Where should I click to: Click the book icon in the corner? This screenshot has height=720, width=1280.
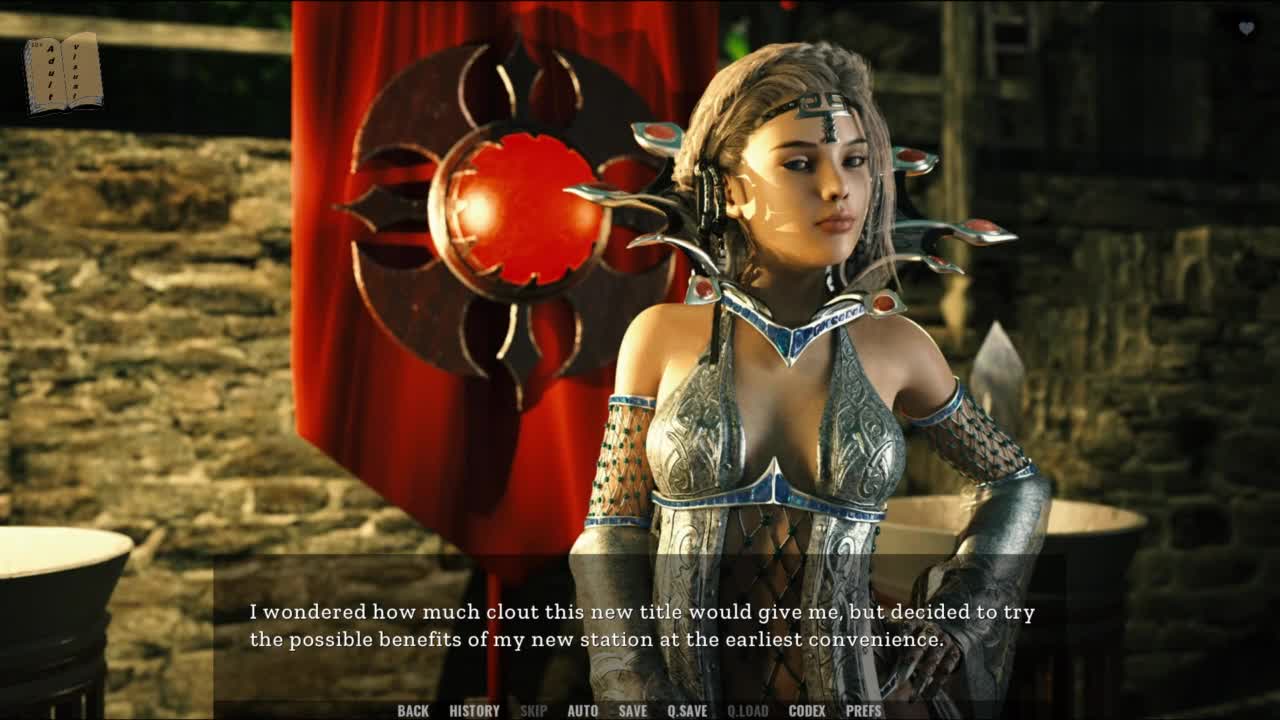click(x=64, y=73)
